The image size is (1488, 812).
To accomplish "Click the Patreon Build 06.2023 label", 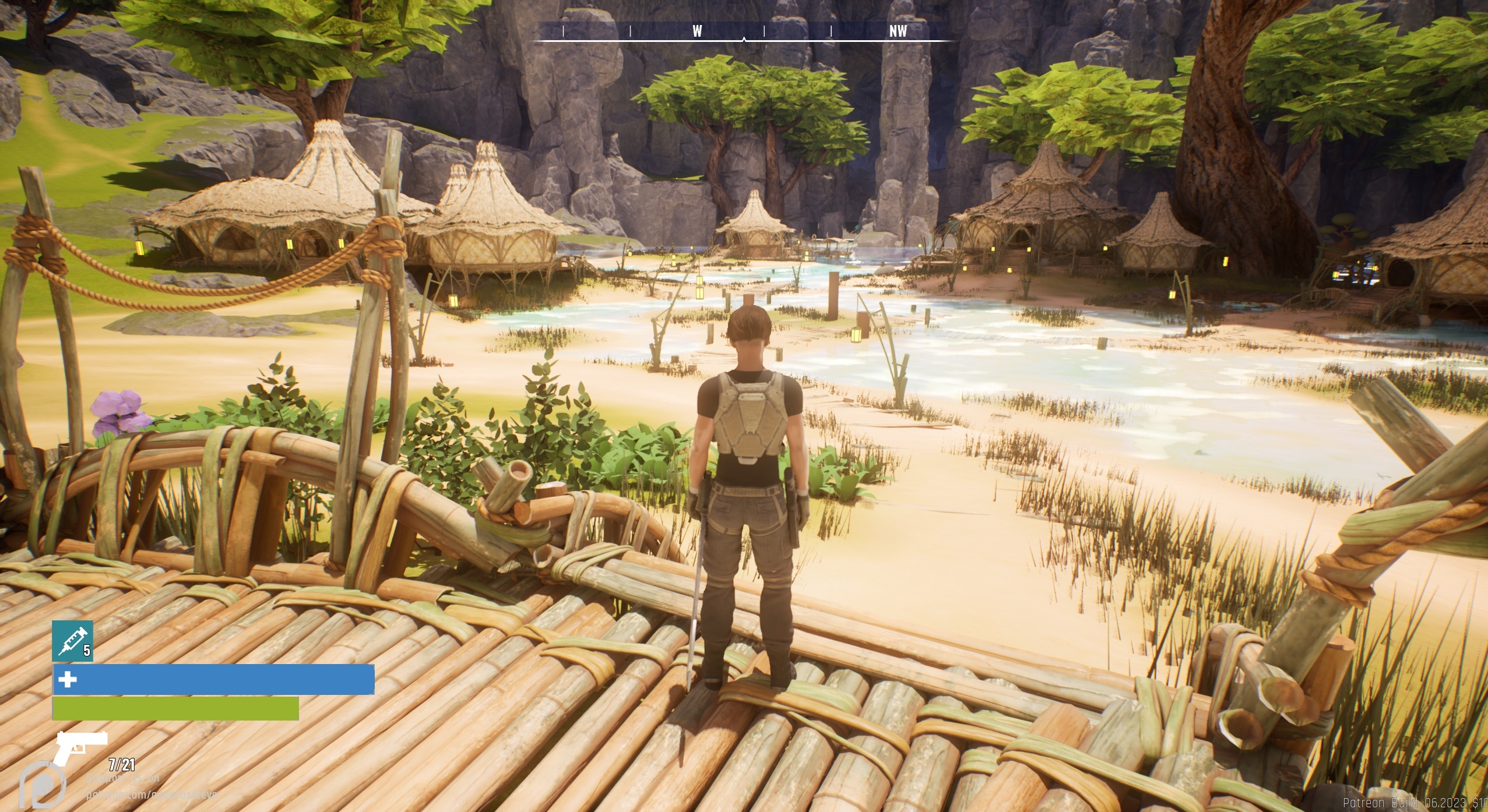I will click(1410, 801).
